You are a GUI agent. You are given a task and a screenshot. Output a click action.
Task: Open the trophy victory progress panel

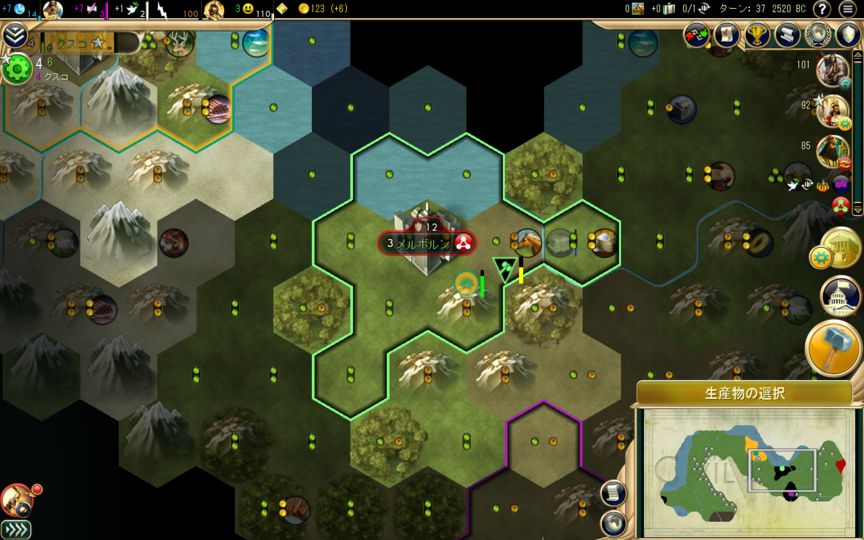758,35
